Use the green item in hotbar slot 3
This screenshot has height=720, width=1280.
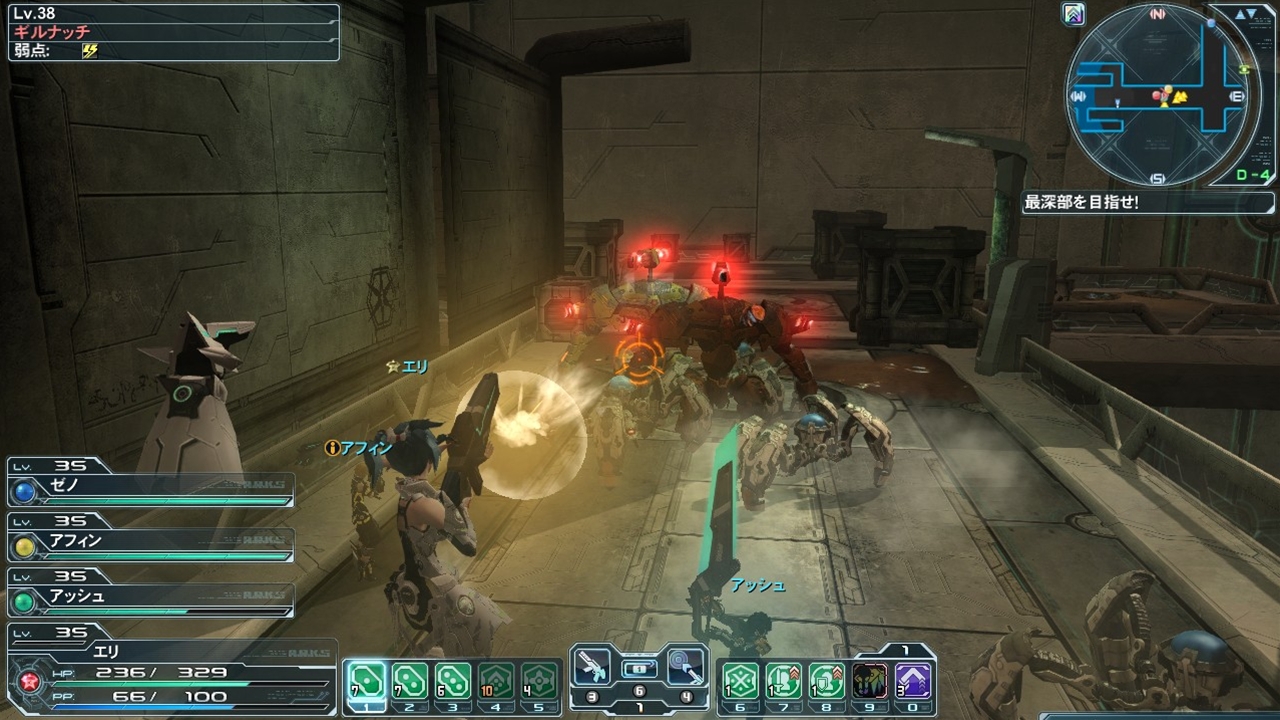coord(453,681)
